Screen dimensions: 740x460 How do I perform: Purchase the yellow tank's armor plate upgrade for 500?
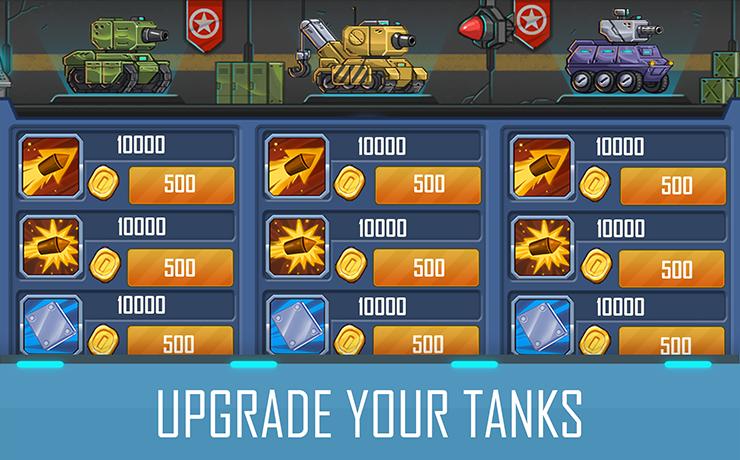[428, 342]
